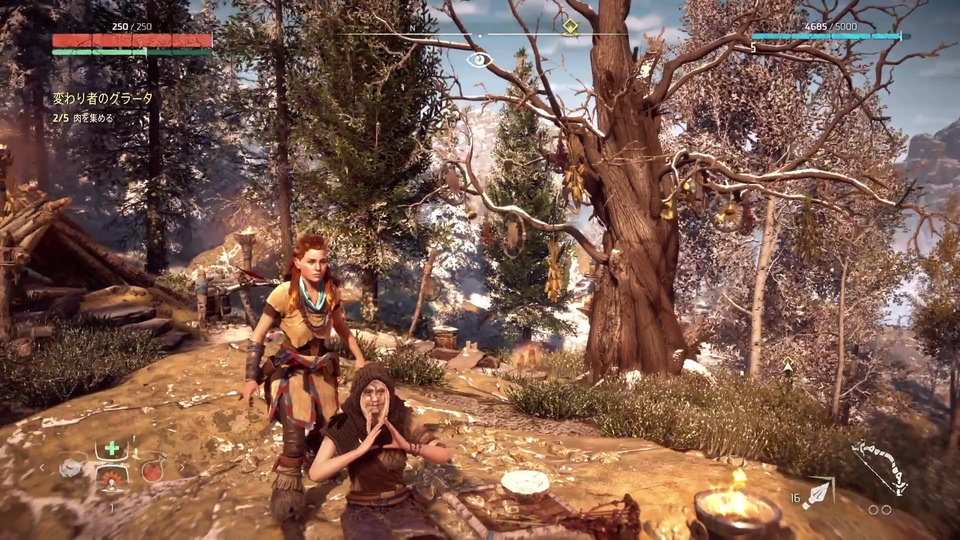Select the equipped hunter bow icon
Image resolution: width=960 pixels, height=540 pixels.
[x=879, y=466]
